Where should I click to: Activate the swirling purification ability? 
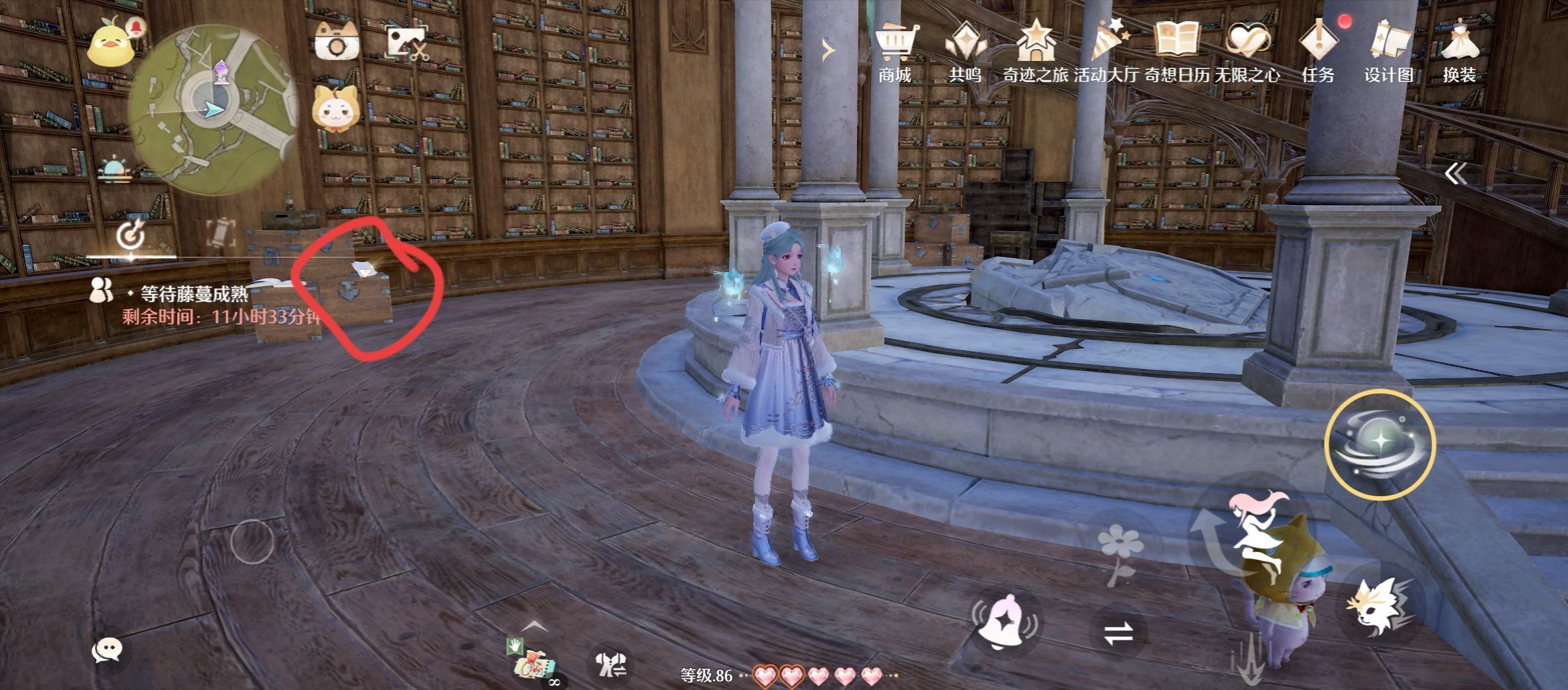[x=1380, y=444]
